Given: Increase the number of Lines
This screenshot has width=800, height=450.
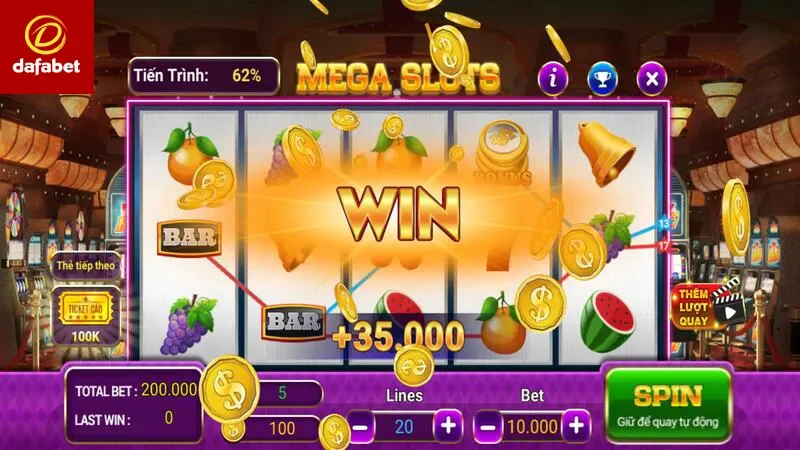Looking at the screenshot, I should point(449,425).
